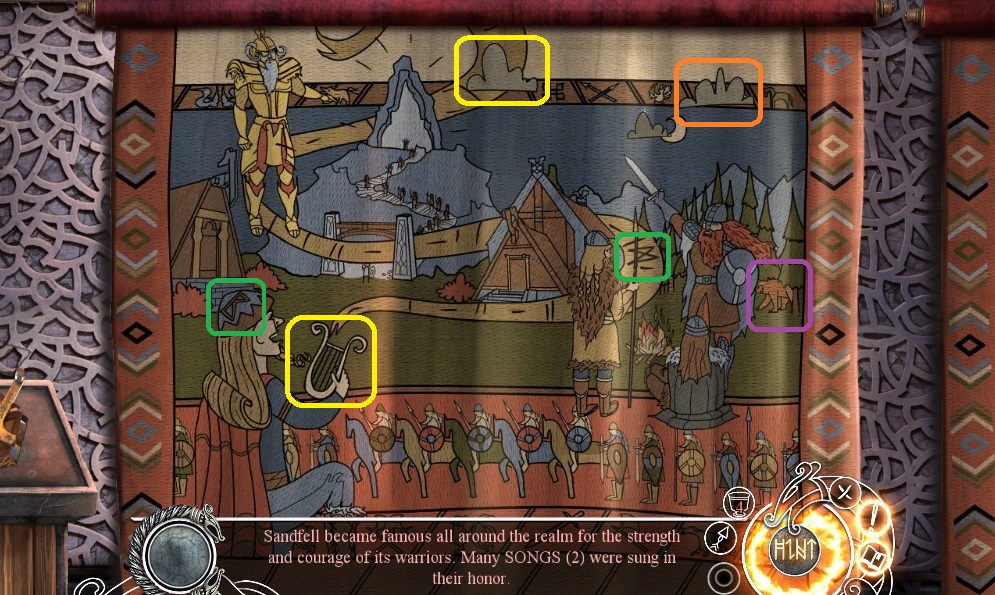Screen dimensions: 995x595
Task: Click the concentric ring icon
Action: click(722, 577)
